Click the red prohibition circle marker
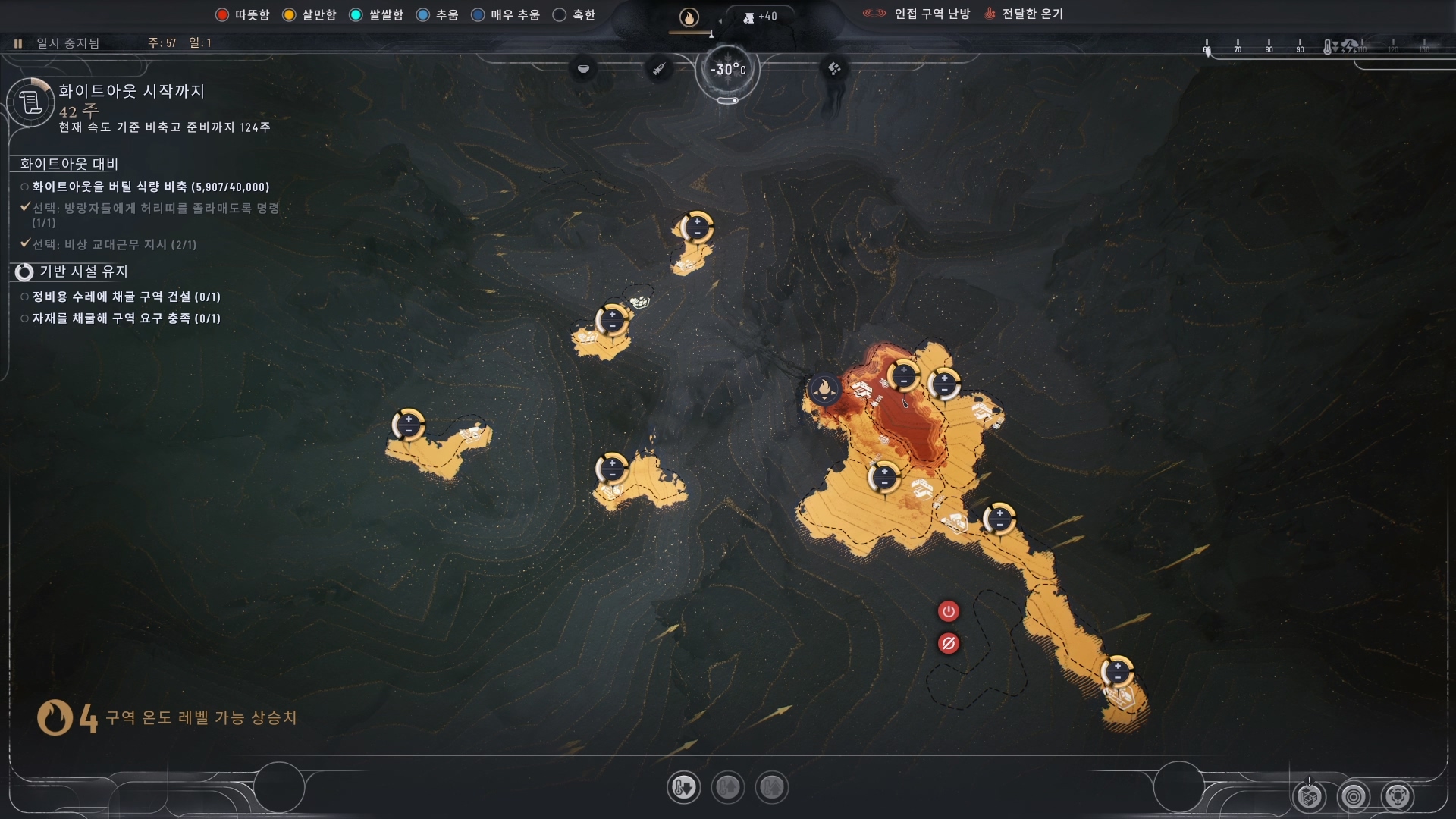 pyautogui.click(x=948, y=644)
